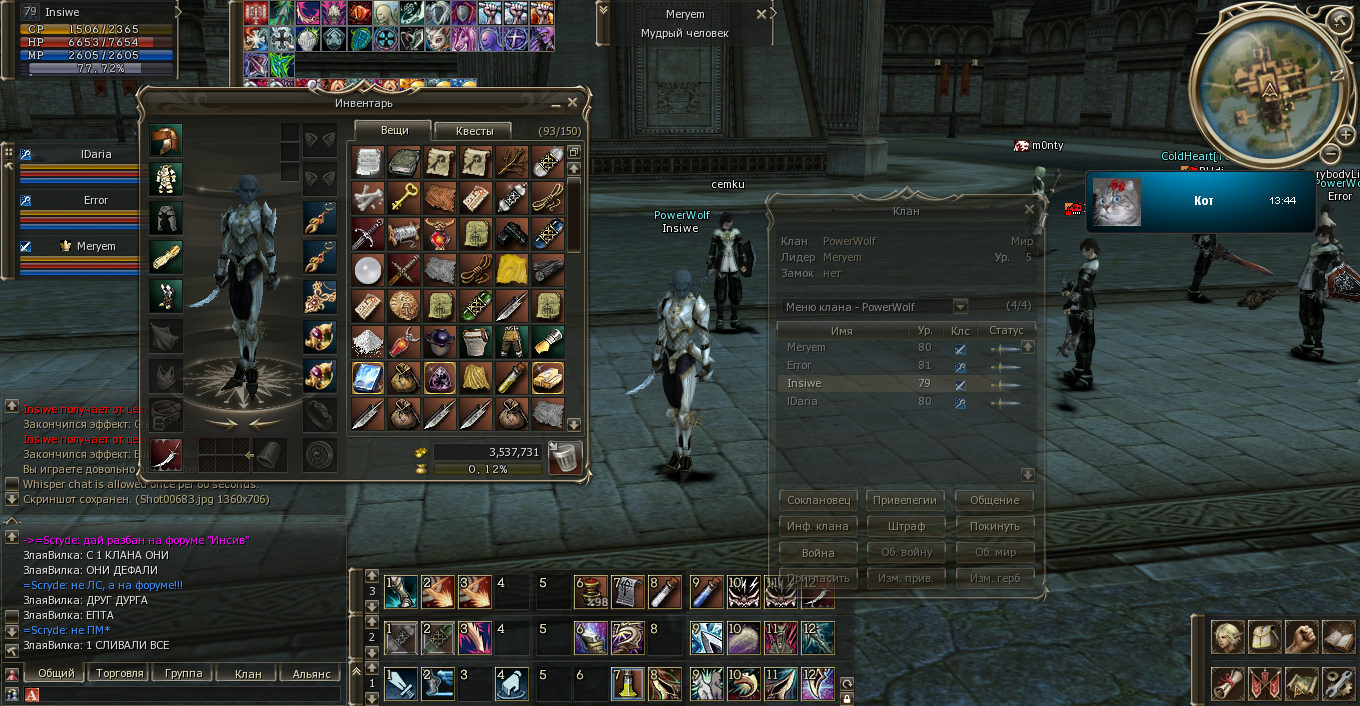This screenshot has height=706, width=1360.
Task: Click the equipped helmet slot
Action: [x=165, y=141]
